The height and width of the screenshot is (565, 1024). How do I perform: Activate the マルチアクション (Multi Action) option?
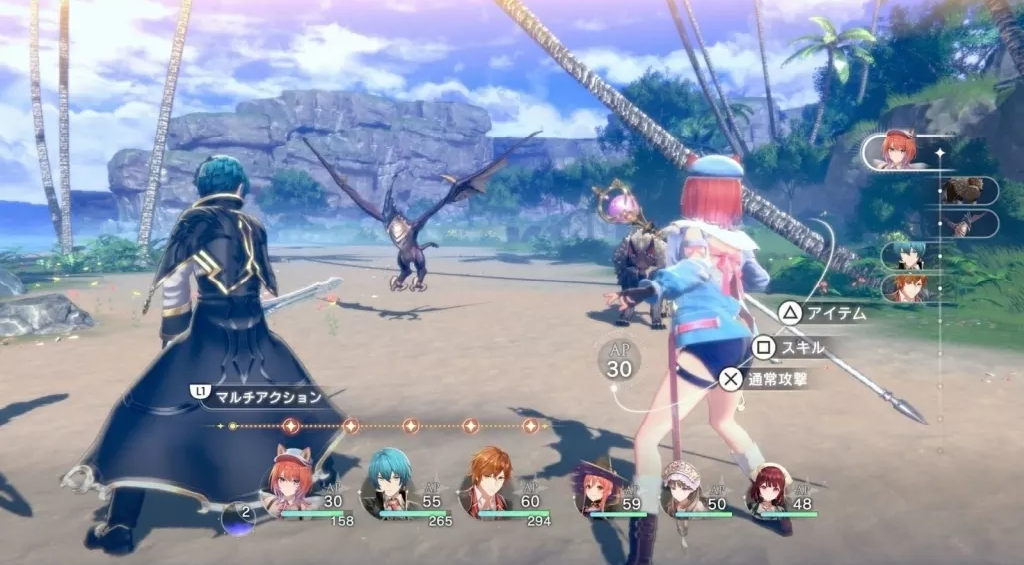click(x=260, y=396)
